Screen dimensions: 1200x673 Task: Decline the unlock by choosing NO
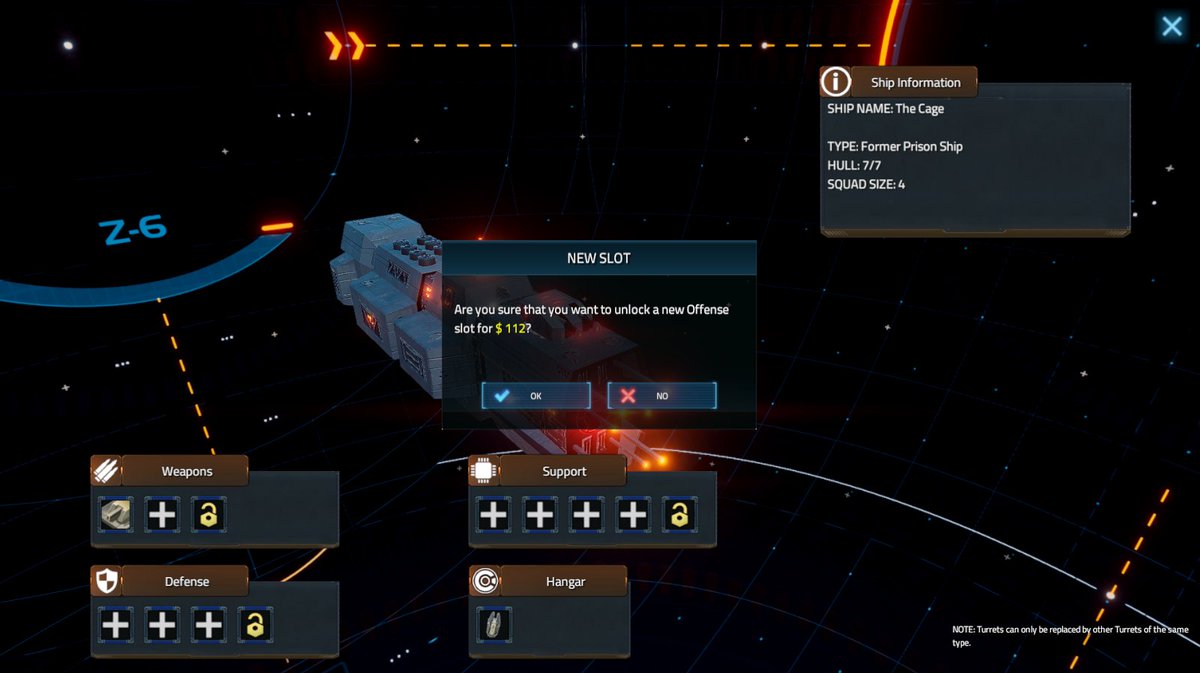pyautogui.click(x=661, y=396)
